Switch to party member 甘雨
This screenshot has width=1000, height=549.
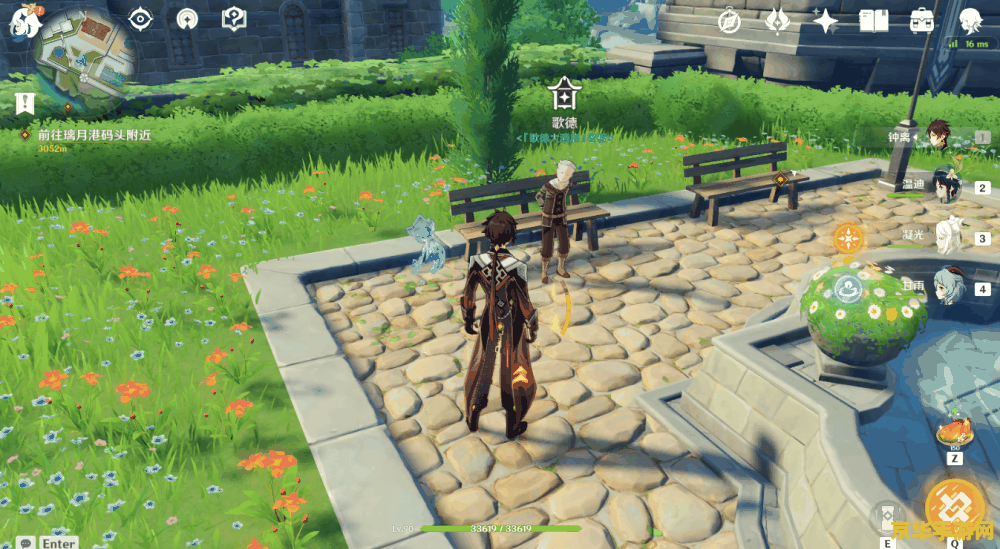pos(944,286)
